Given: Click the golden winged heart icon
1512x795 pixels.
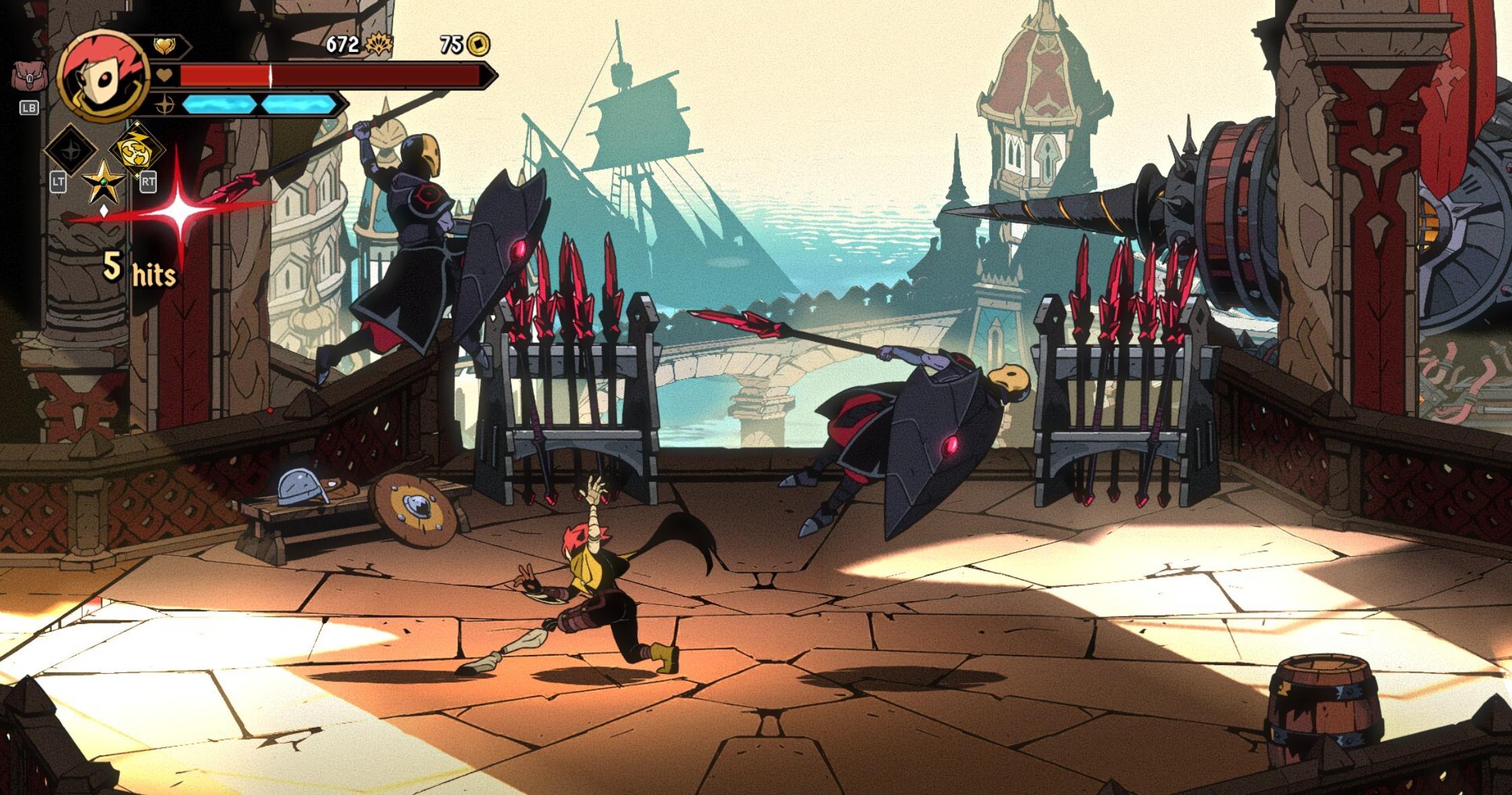Looking at the screenshot, I should click(164, 45).
